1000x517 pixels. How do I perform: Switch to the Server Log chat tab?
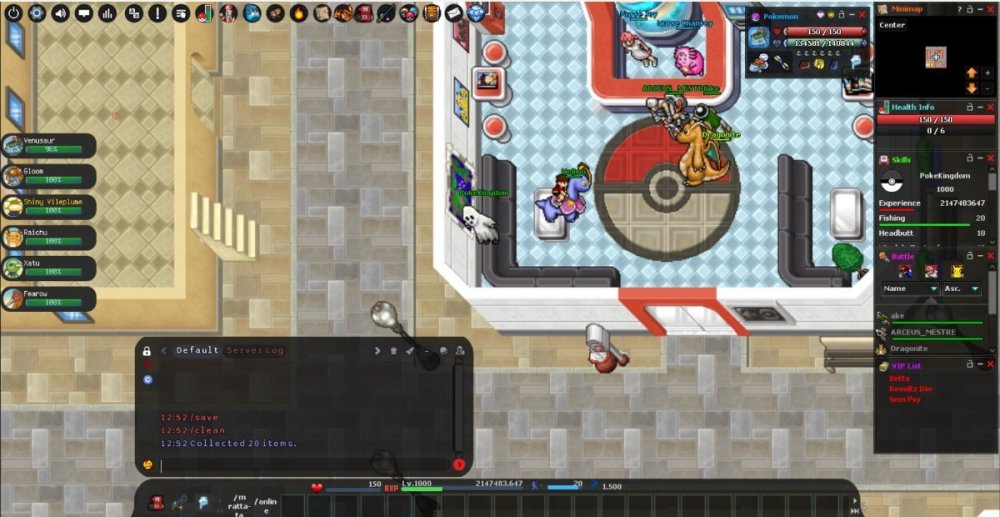pos(255,351)
